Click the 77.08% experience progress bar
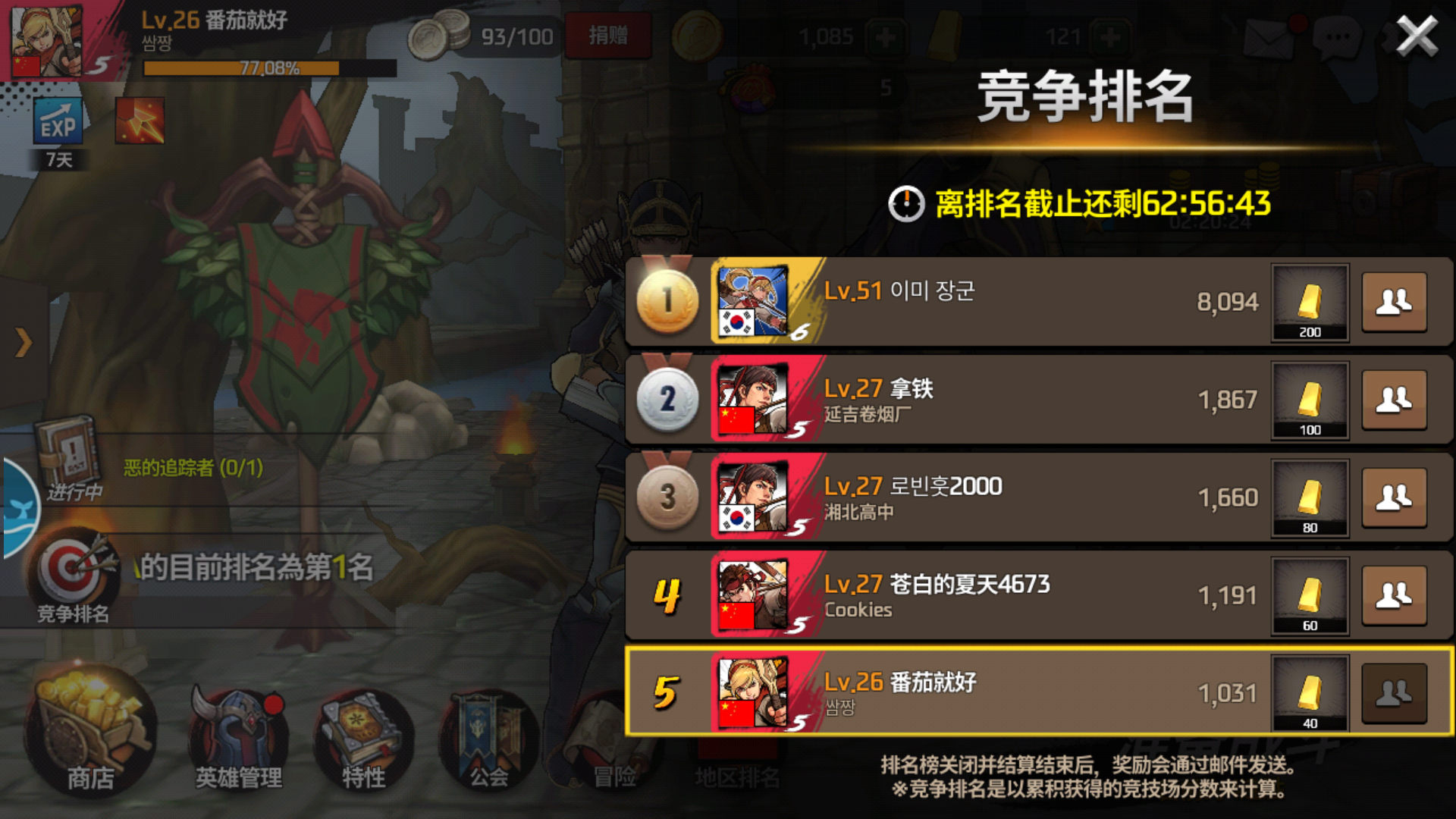Image resolution: width=1456 pixels, height=819 pixels. pos(262,67)
